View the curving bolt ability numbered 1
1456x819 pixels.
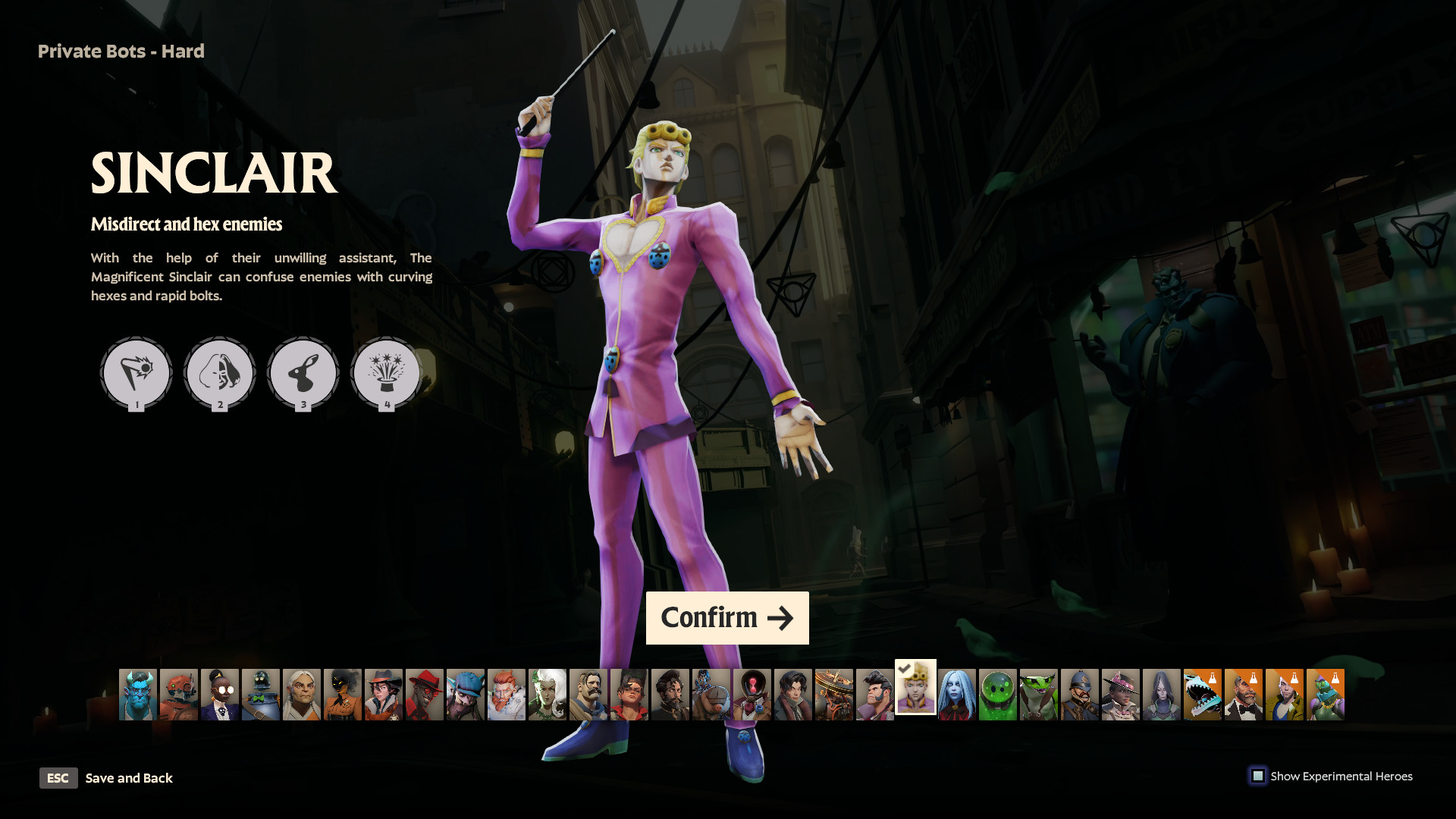[x=136, y=372]
